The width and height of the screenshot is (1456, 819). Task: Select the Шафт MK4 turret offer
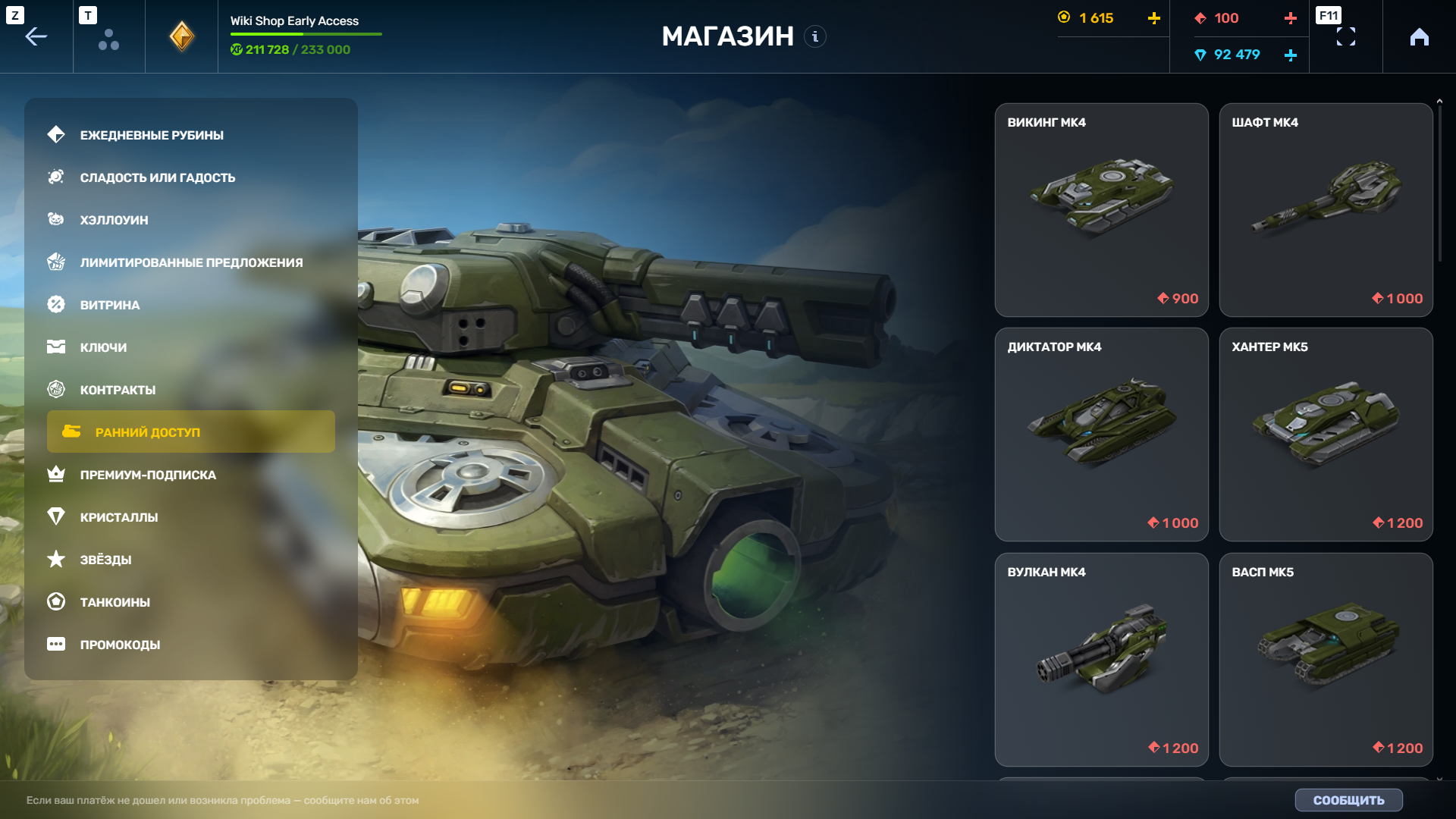pos(1326,210)
